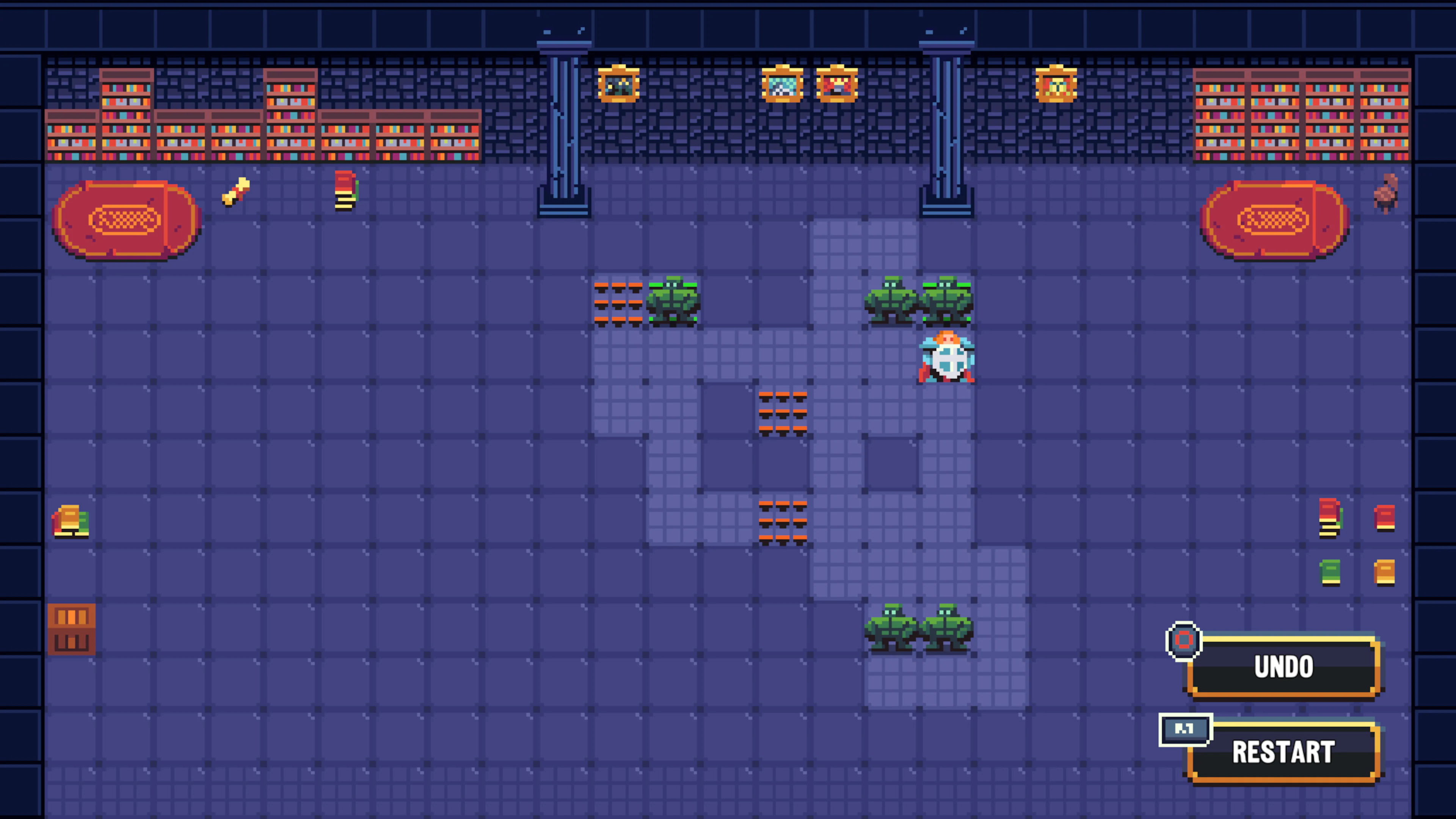1456x819 pixels.
Task: Click the gamepad button icon beside UNDO
Action: pyautogui.click(x=1183, y=640)
